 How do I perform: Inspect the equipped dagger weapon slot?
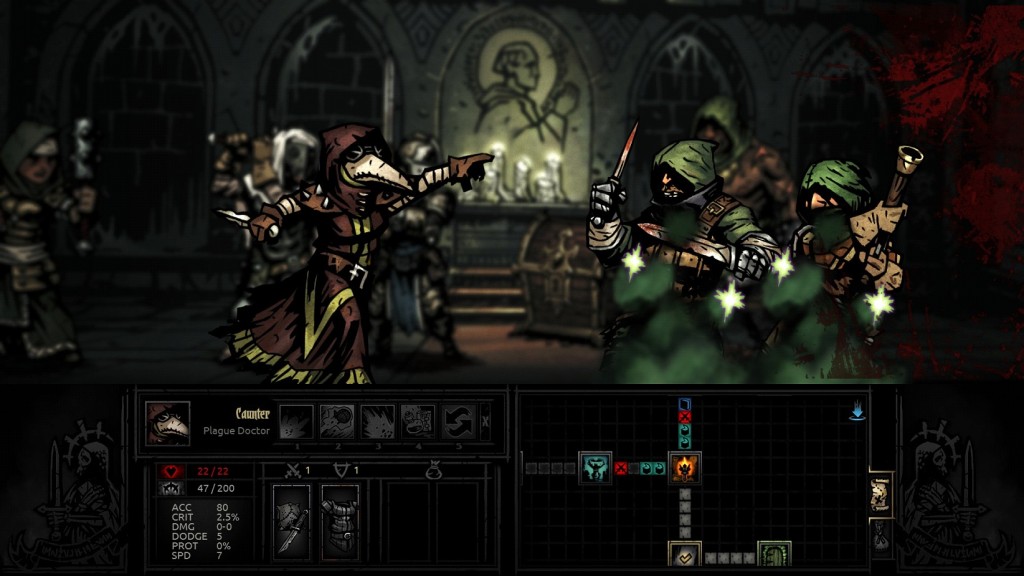[291, 518]
